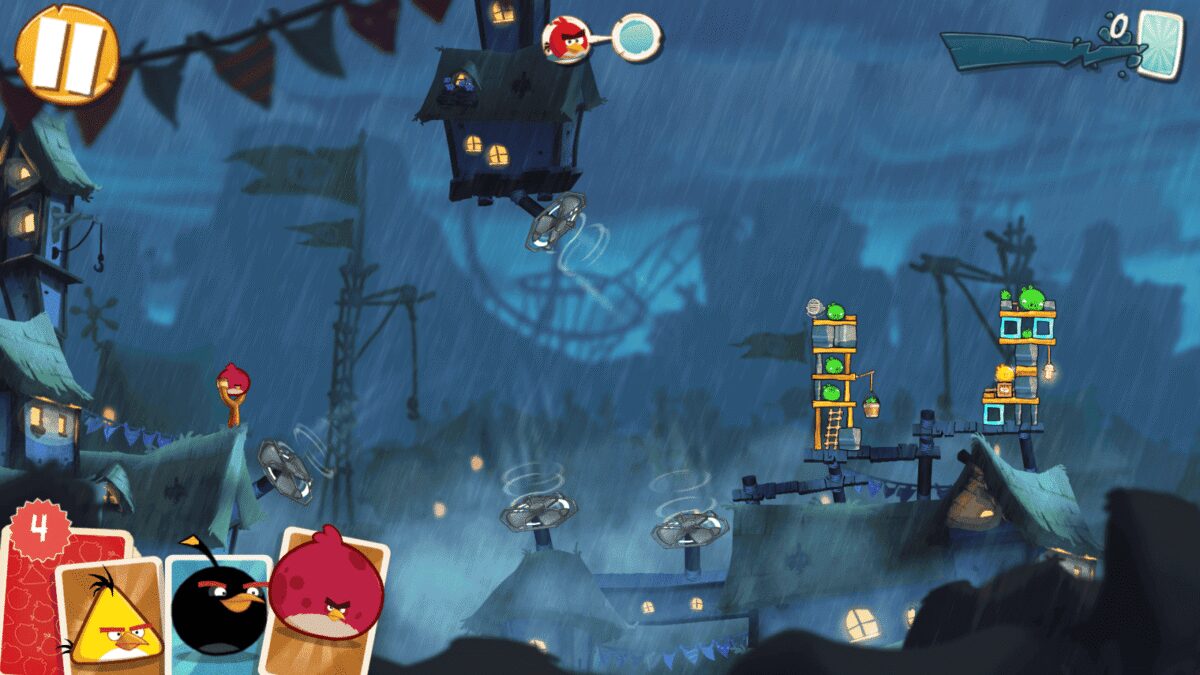Viewport: 1200px width, 675px height.
Task: Choose the black Bomb bird card
Action: (217, 605)
